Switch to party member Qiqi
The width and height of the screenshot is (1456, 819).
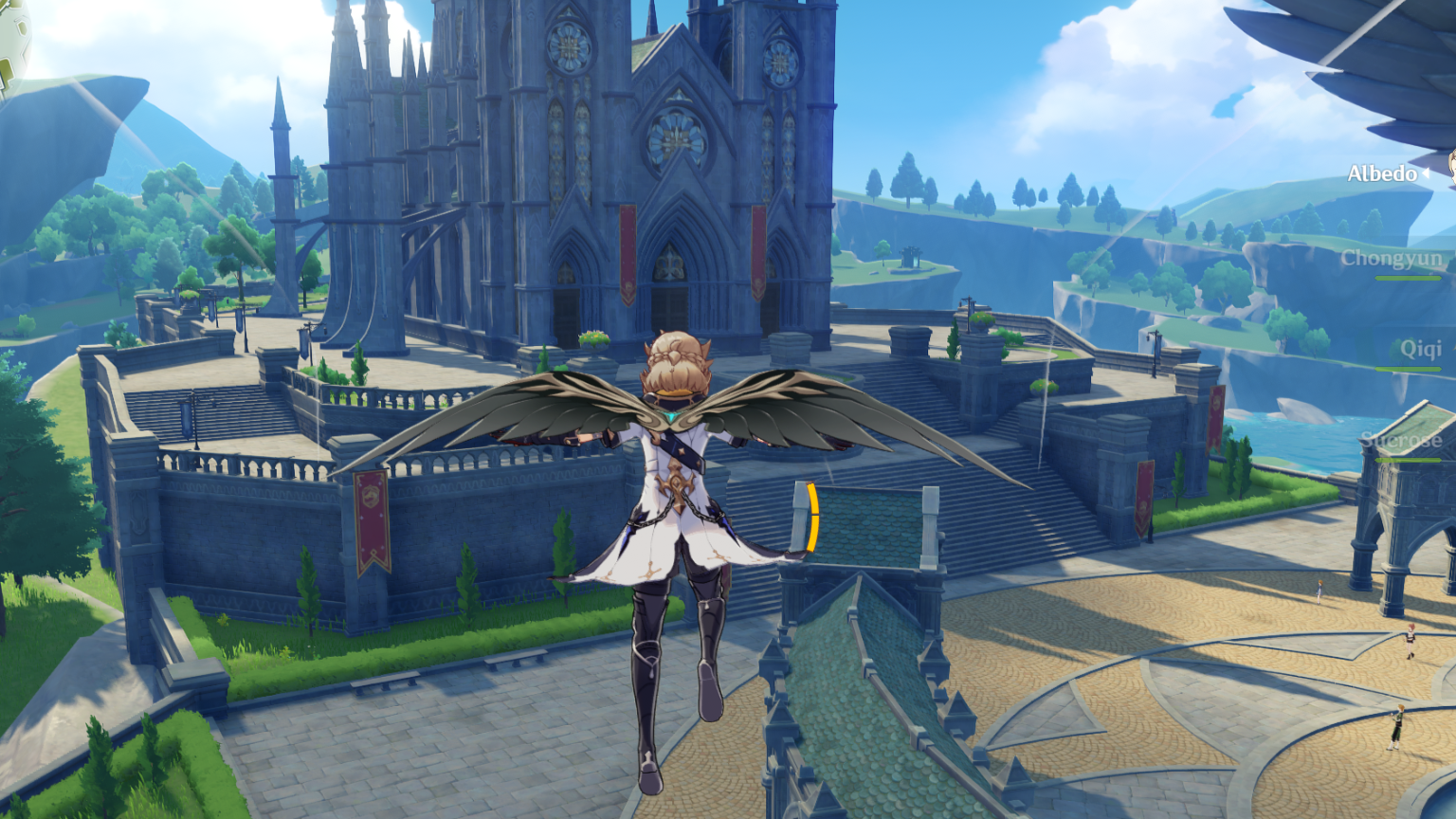(x=1420, y=349)
